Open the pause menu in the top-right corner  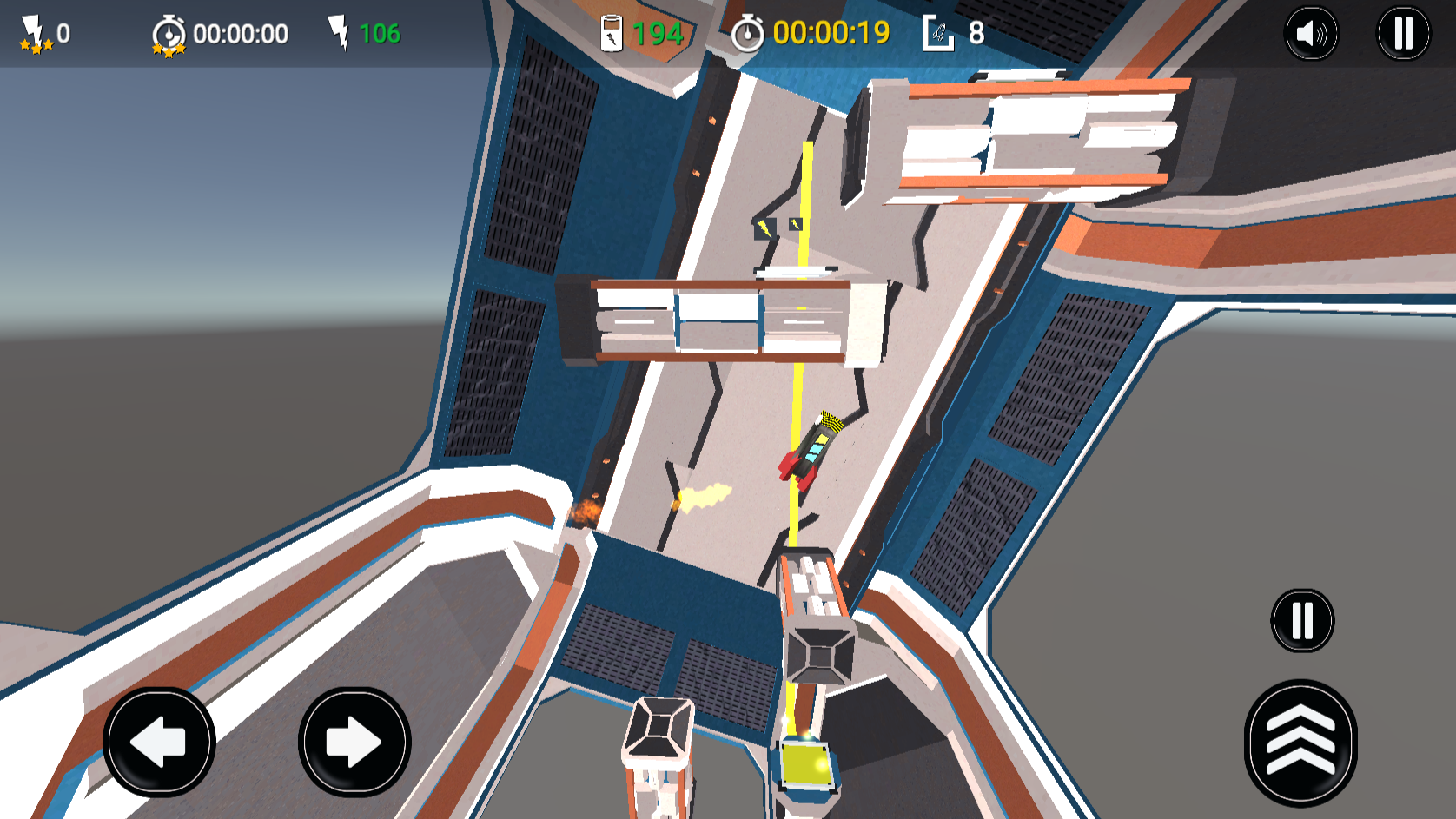pos(1400,31)
